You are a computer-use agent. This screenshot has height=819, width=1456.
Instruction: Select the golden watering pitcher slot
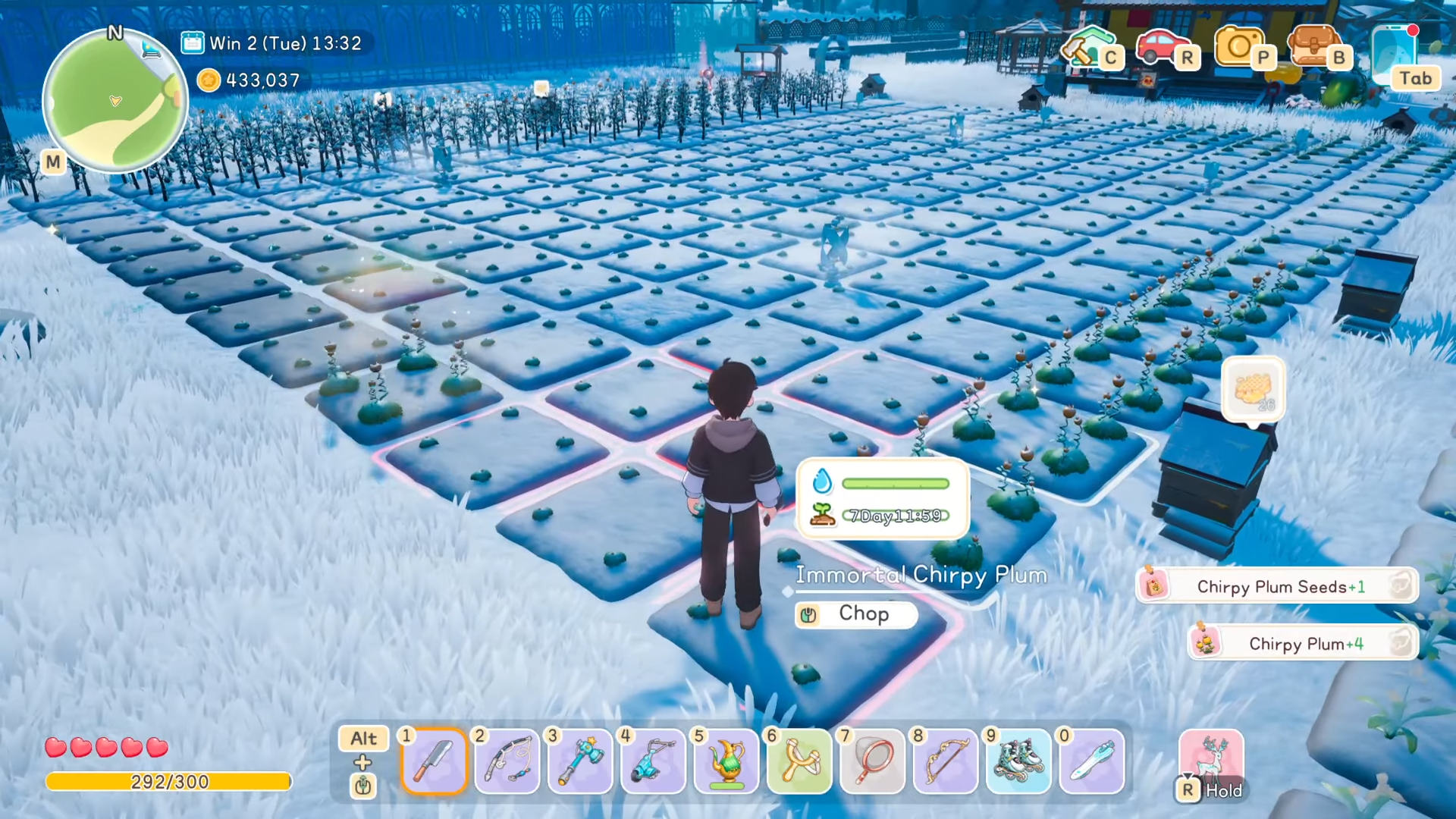[x=726, y=761]
